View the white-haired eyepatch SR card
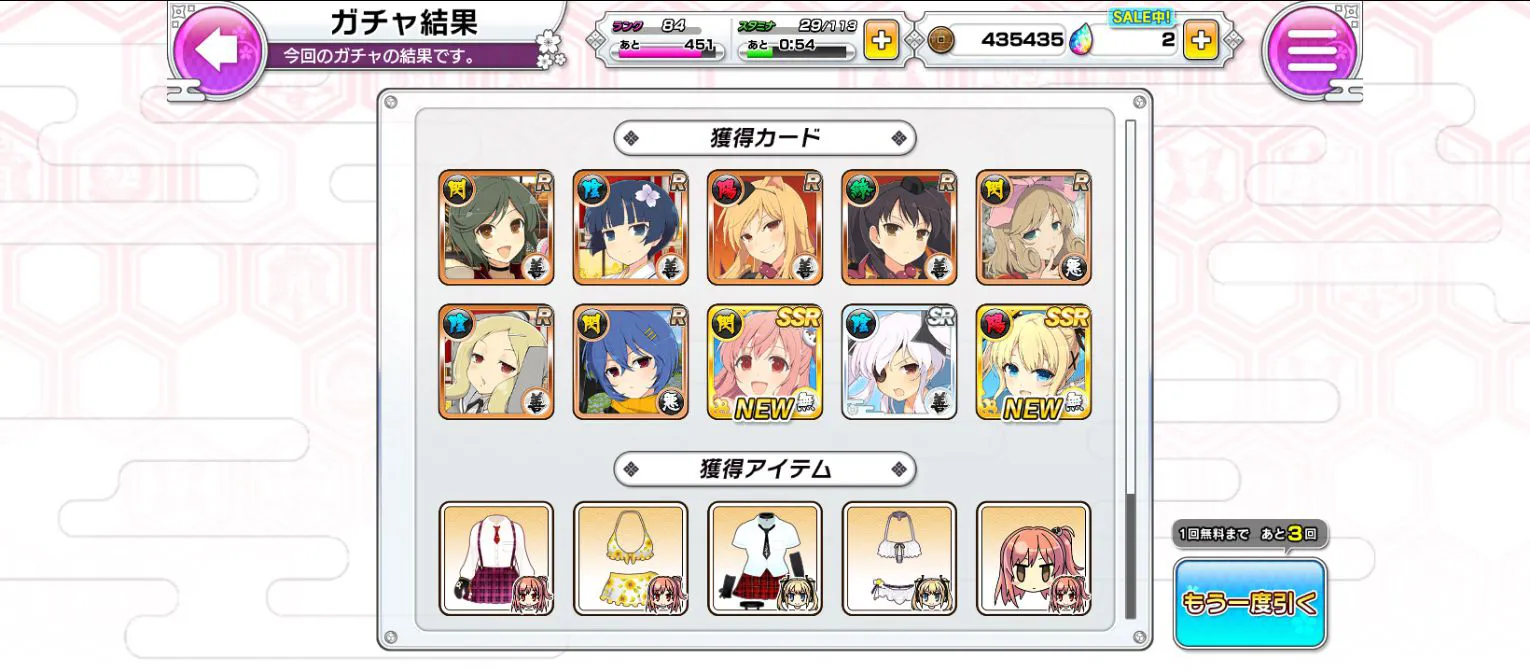Screen dimensions: 1530x672 pos(899,362)
